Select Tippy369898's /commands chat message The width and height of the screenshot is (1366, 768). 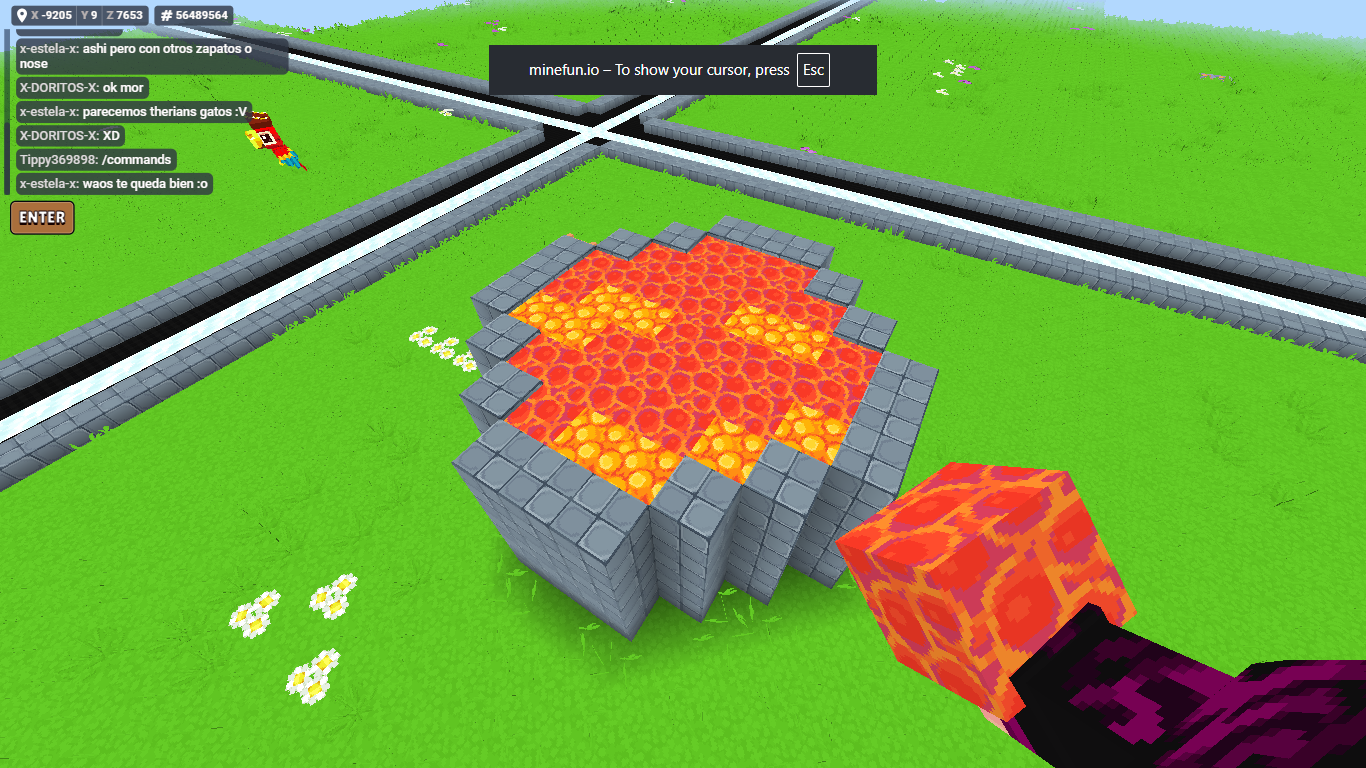[96, 160]
